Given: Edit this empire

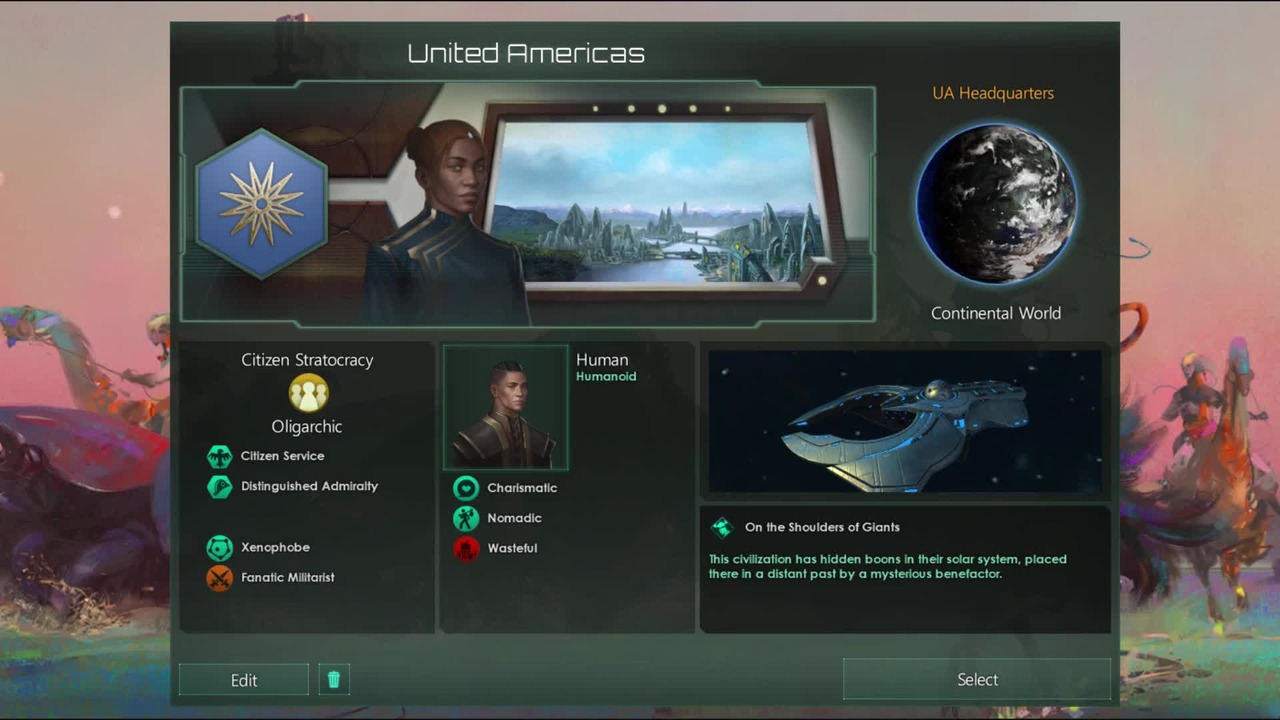Looking at the screenshot, I should (244, 680).
